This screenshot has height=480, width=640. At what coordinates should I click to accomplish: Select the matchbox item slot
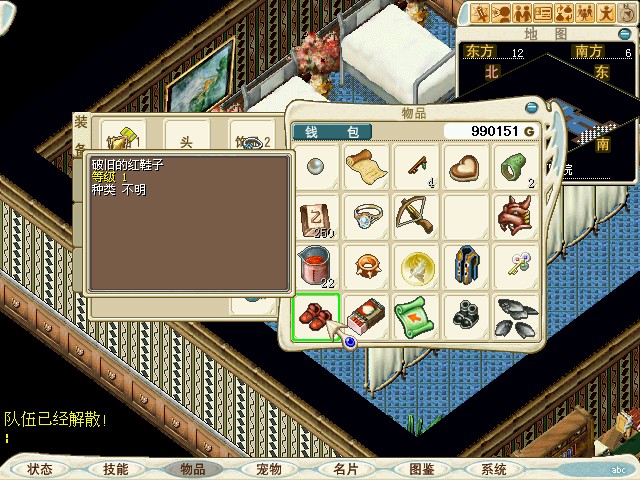point(366,317)
